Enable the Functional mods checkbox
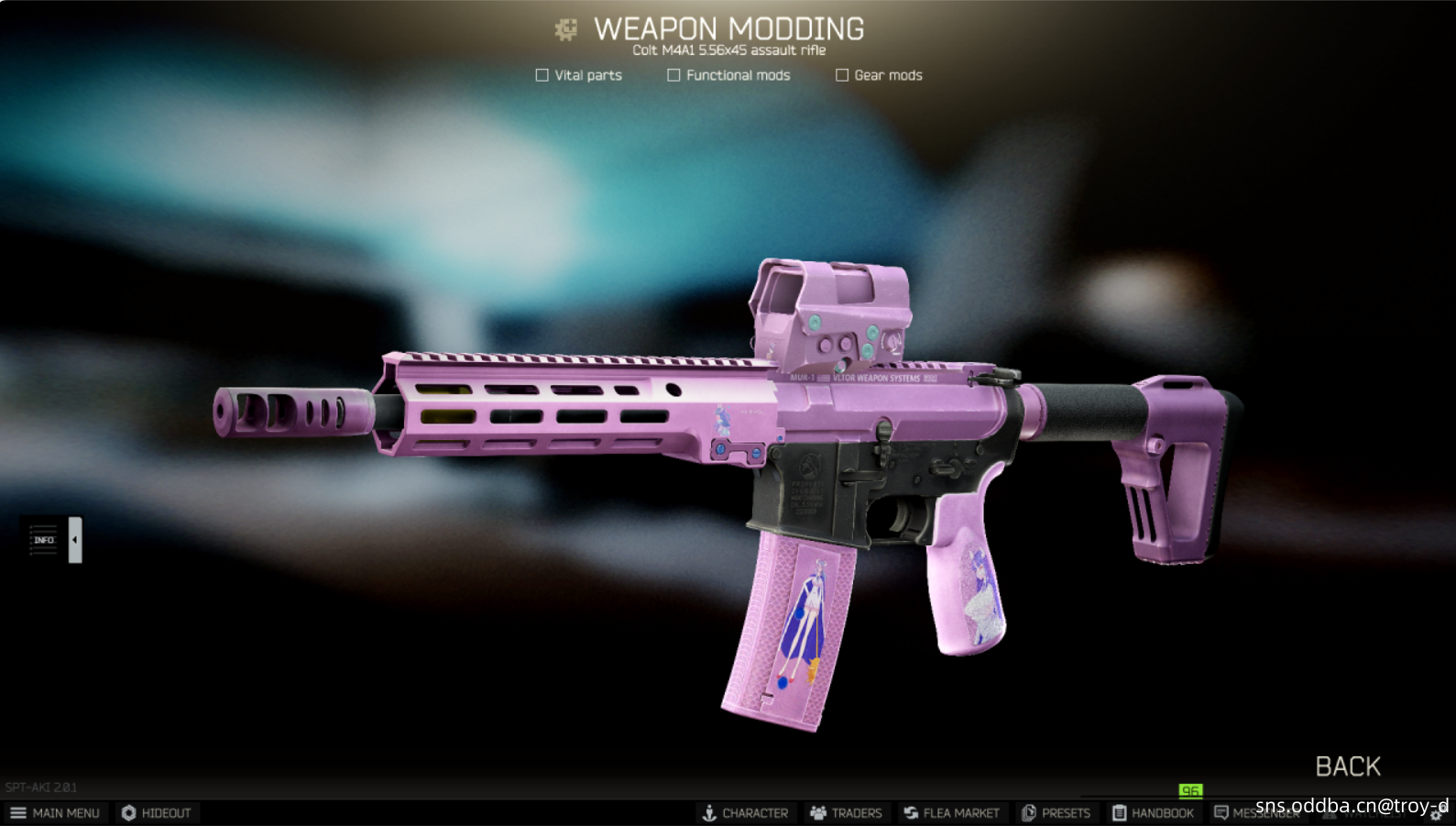Screen dimensions: 1456x826 click(x=673, y=75)
